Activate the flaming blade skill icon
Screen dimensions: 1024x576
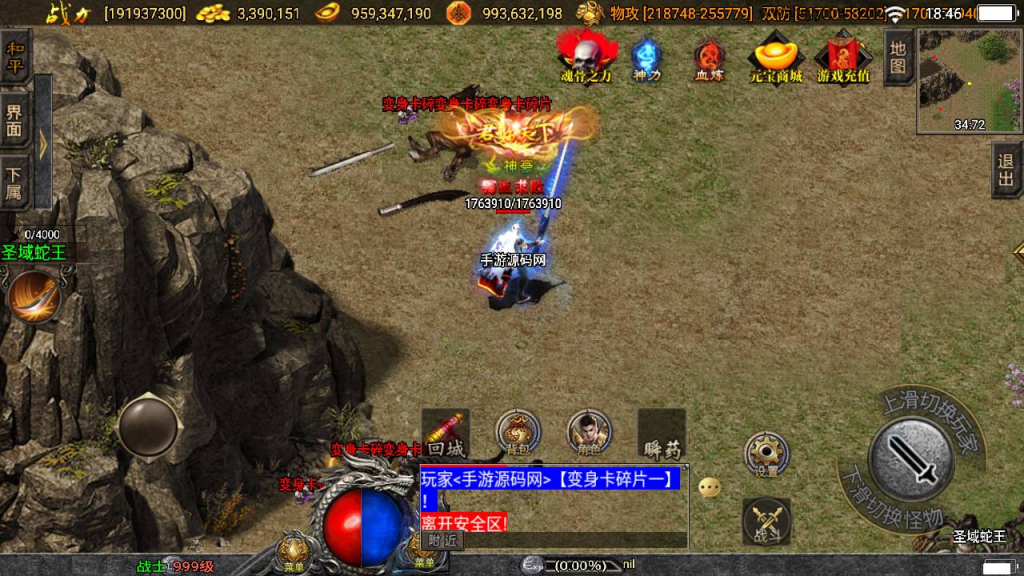pyautogui.click(x=33, y=296)
